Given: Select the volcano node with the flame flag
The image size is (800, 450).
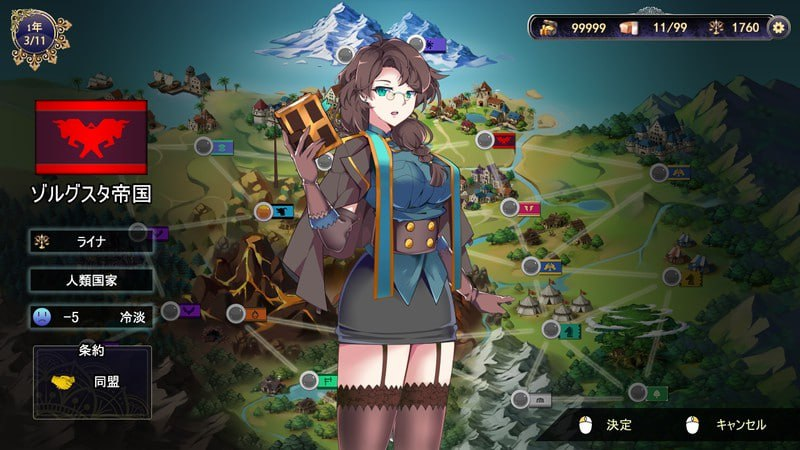Looking at the screenshot, I should click(236, 313).
